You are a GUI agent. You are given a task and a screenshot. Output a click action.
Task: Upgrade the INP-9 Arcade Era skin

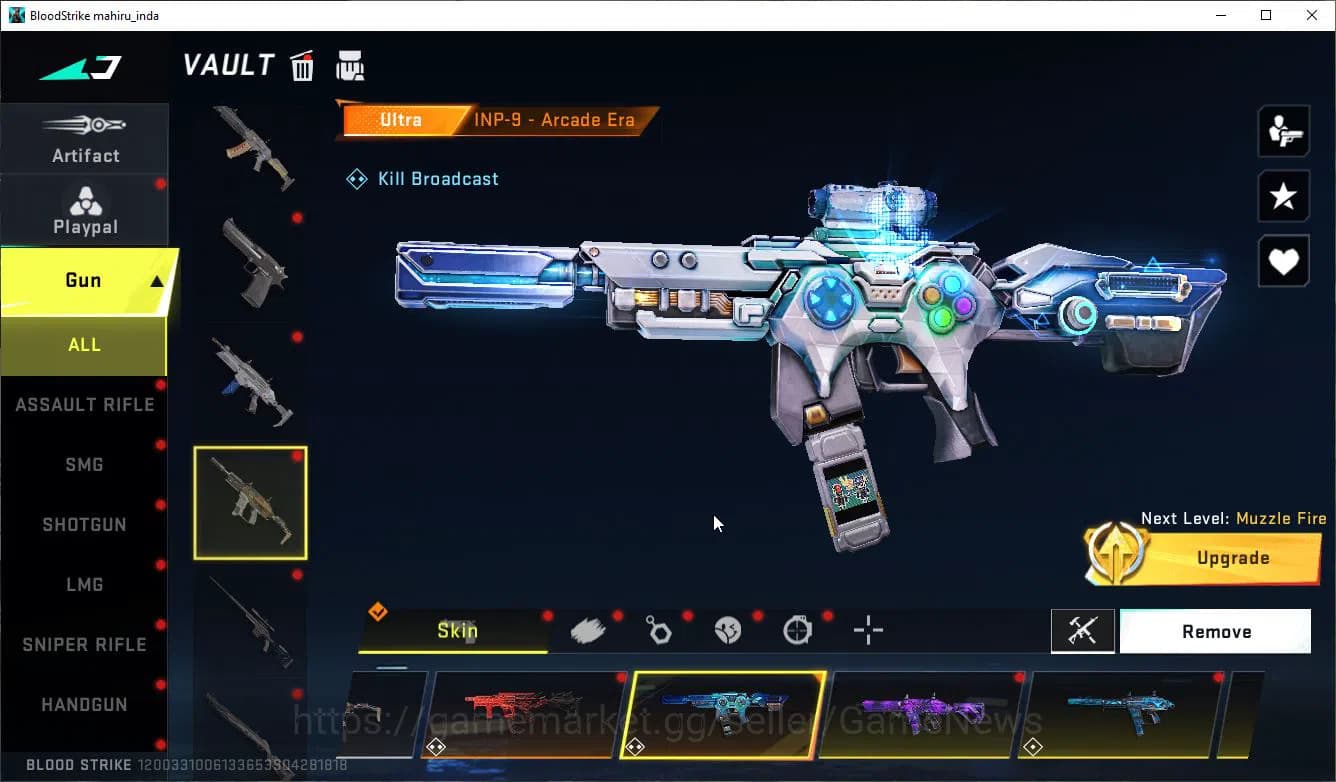pyautogui.click(x=1232, y=558)
